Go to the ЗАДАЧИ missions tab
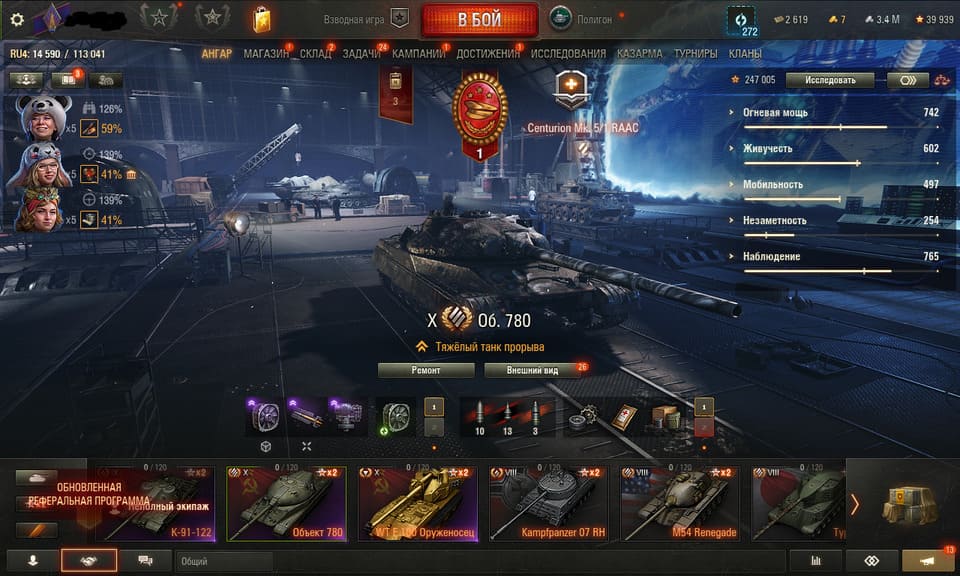Screen dimensions: 960x576 coord(361,53)
